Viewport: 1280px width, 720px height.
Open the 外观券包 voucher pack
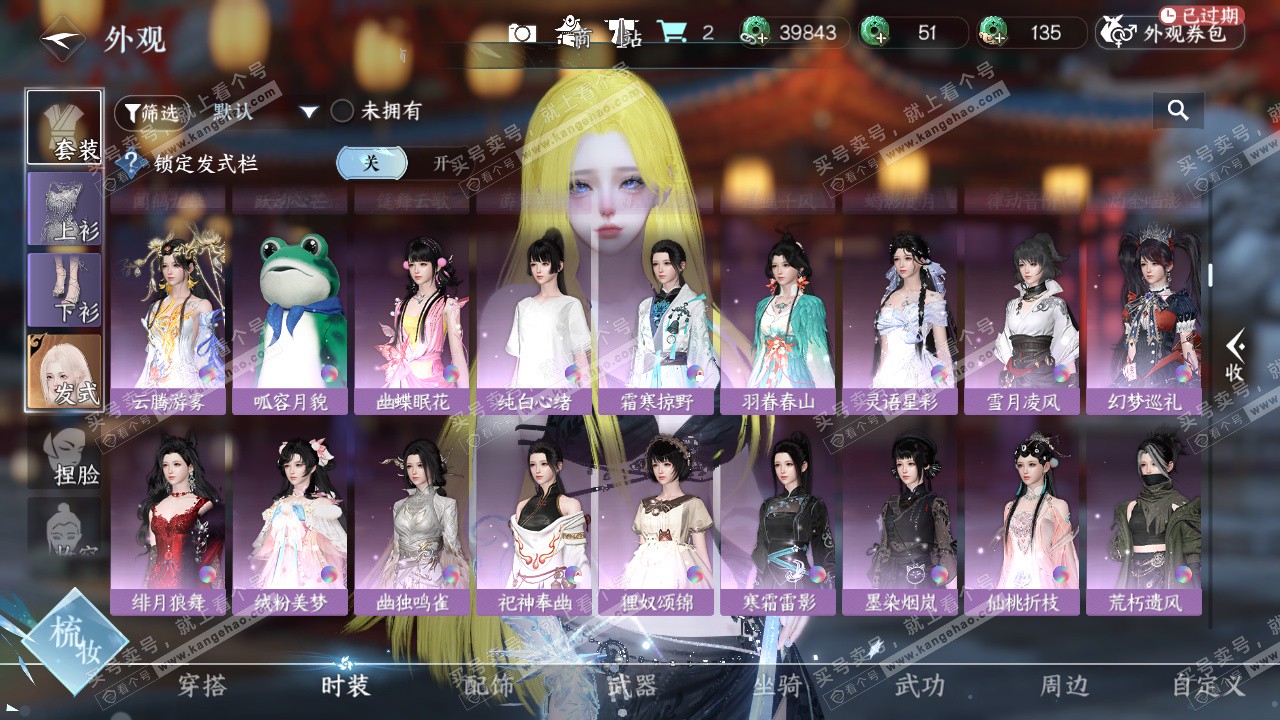coord(1170,33)
